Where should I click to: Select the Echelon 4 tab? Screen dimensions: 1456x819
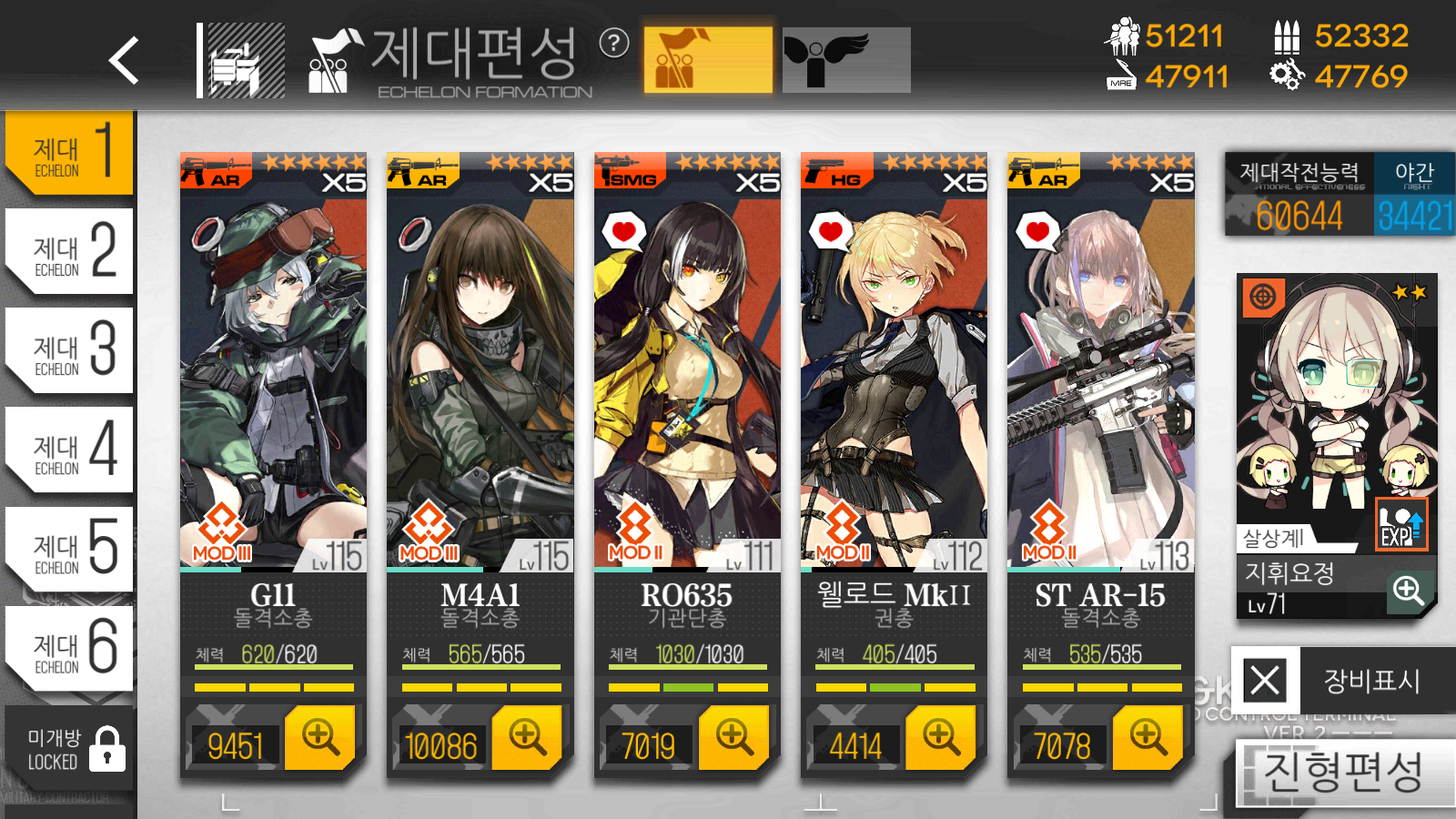point(71,450)
